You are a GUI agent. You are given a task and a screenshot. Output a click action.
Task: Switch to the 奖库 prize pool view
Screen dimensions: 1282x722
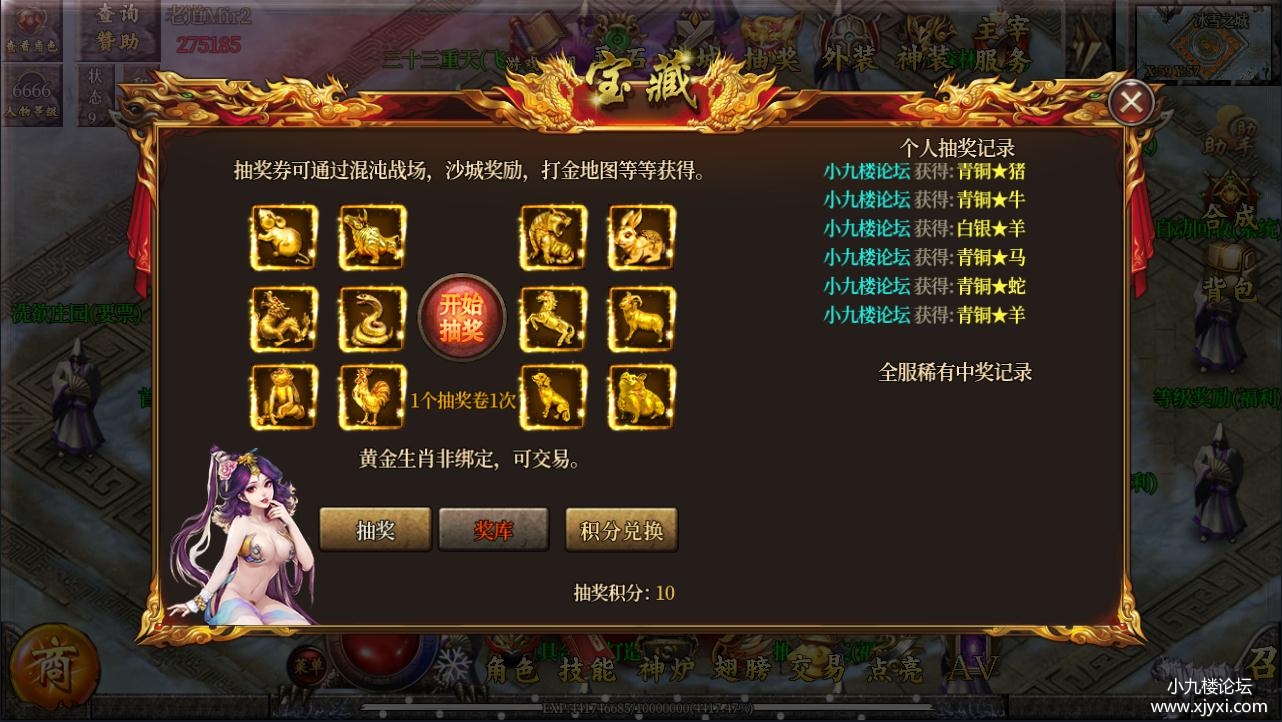click(x=493, y=531)
